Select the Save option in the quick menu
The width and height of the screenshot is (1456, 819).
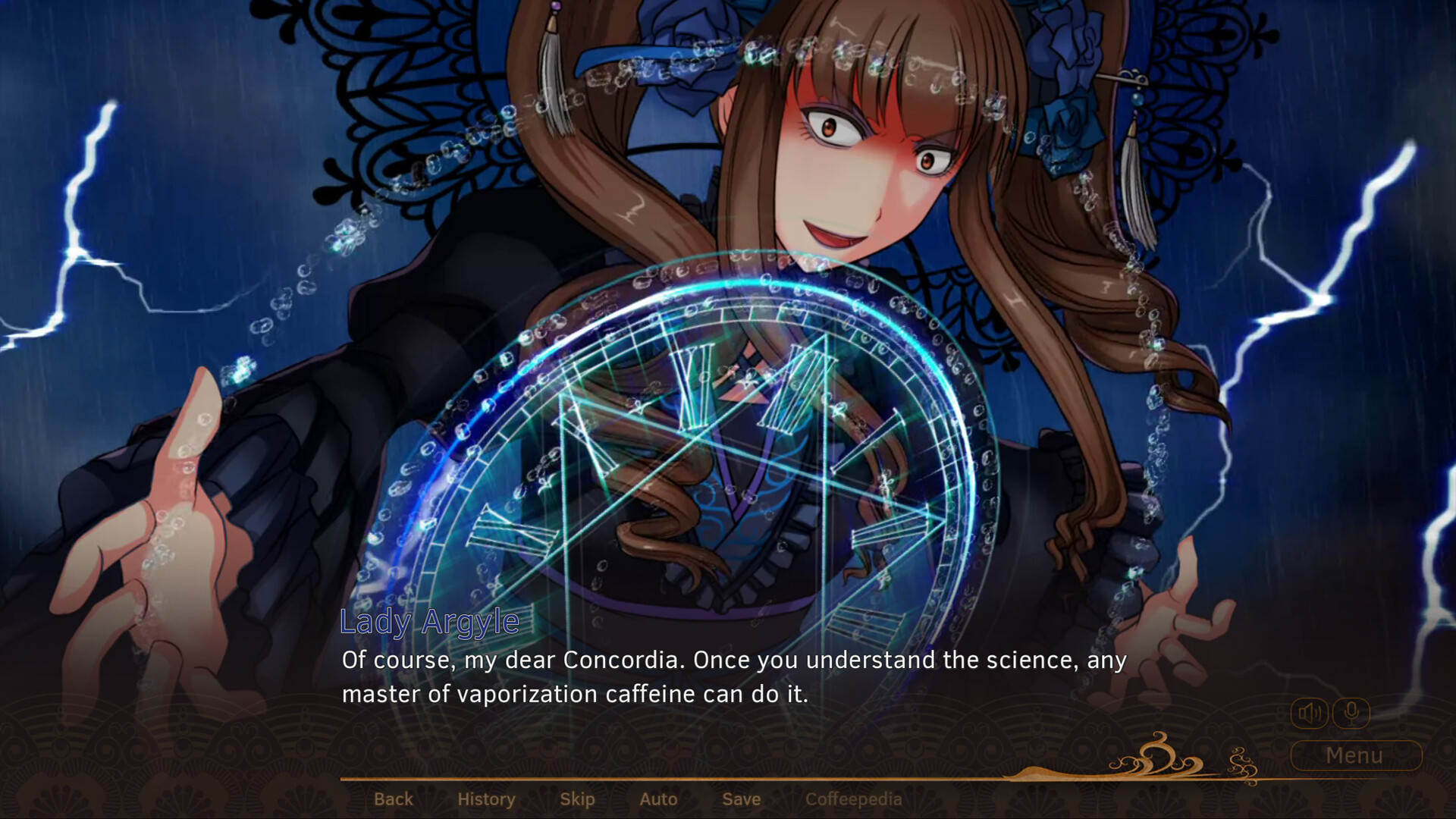tap(741, 799)
